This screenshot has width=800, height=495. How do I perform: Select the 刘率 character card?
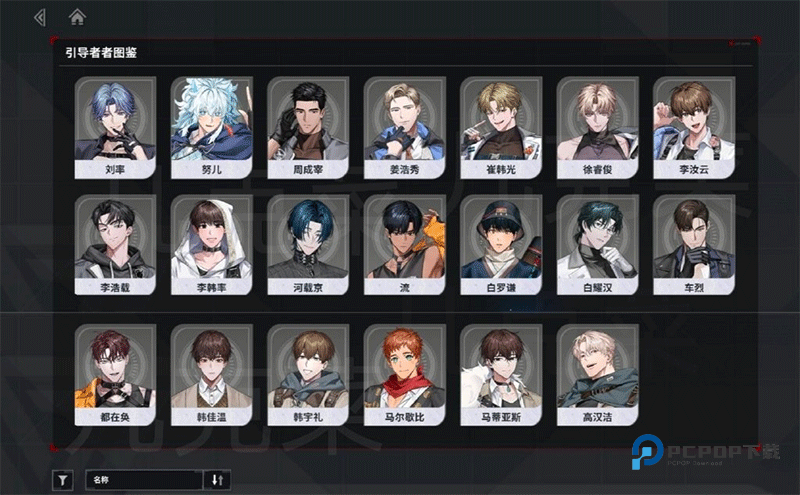click(x=115, y=127)
